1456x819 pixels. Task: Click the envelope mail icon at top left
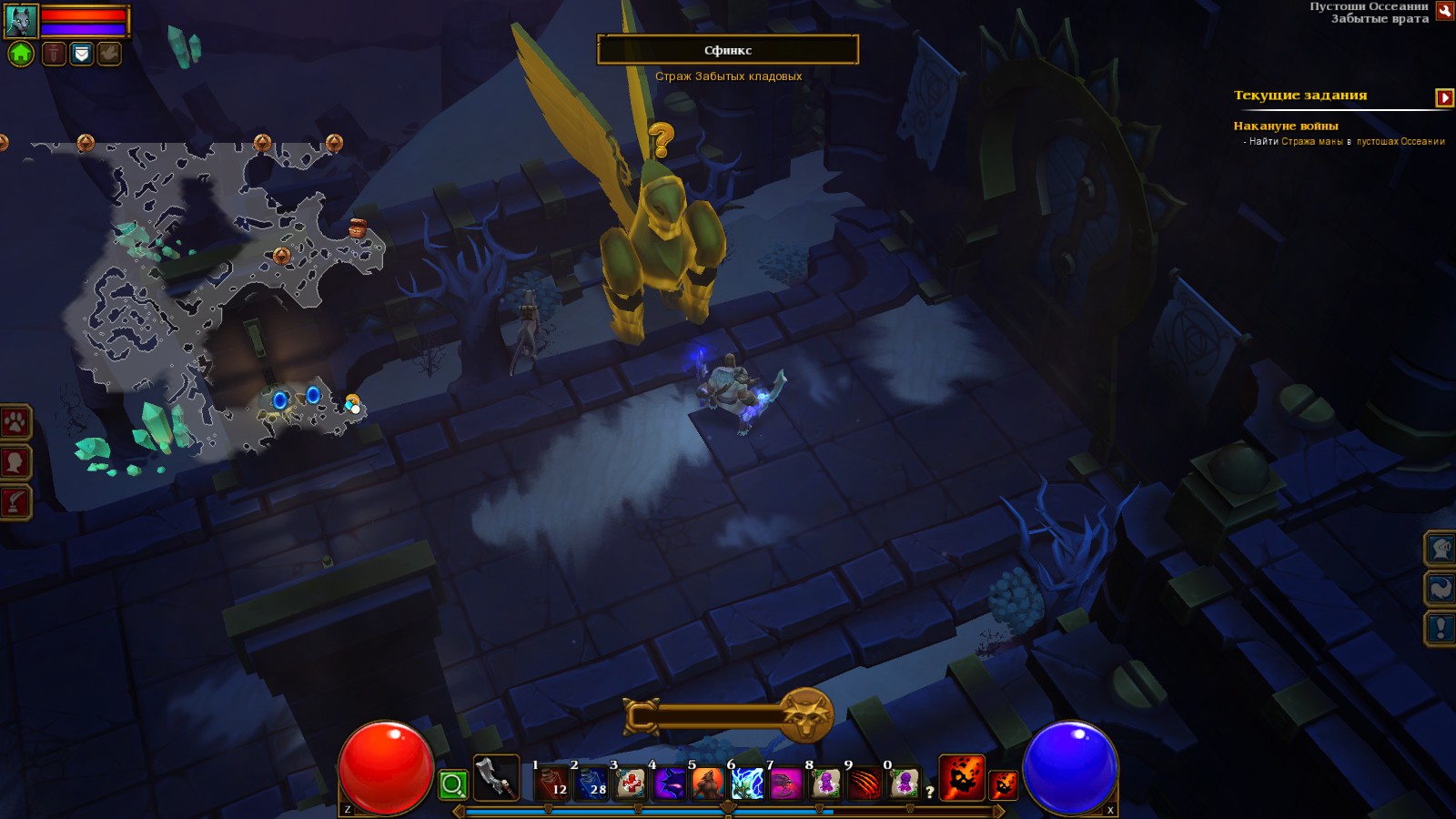(x=80, y=55)
